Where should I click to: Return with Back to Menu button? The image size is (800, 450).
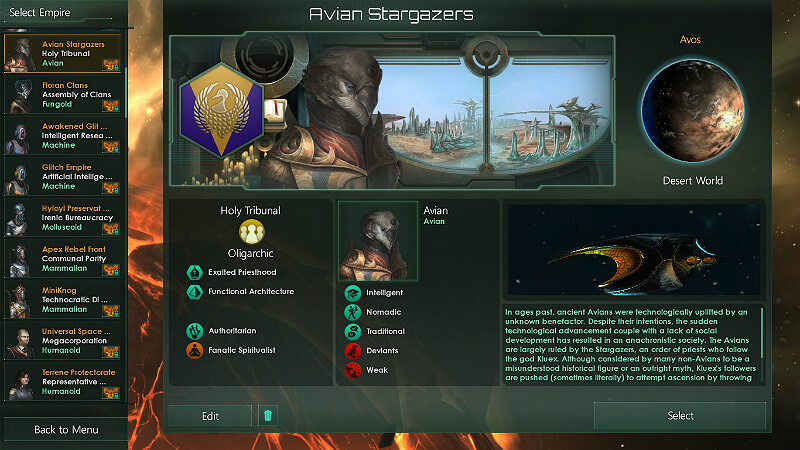click(65, 430)
